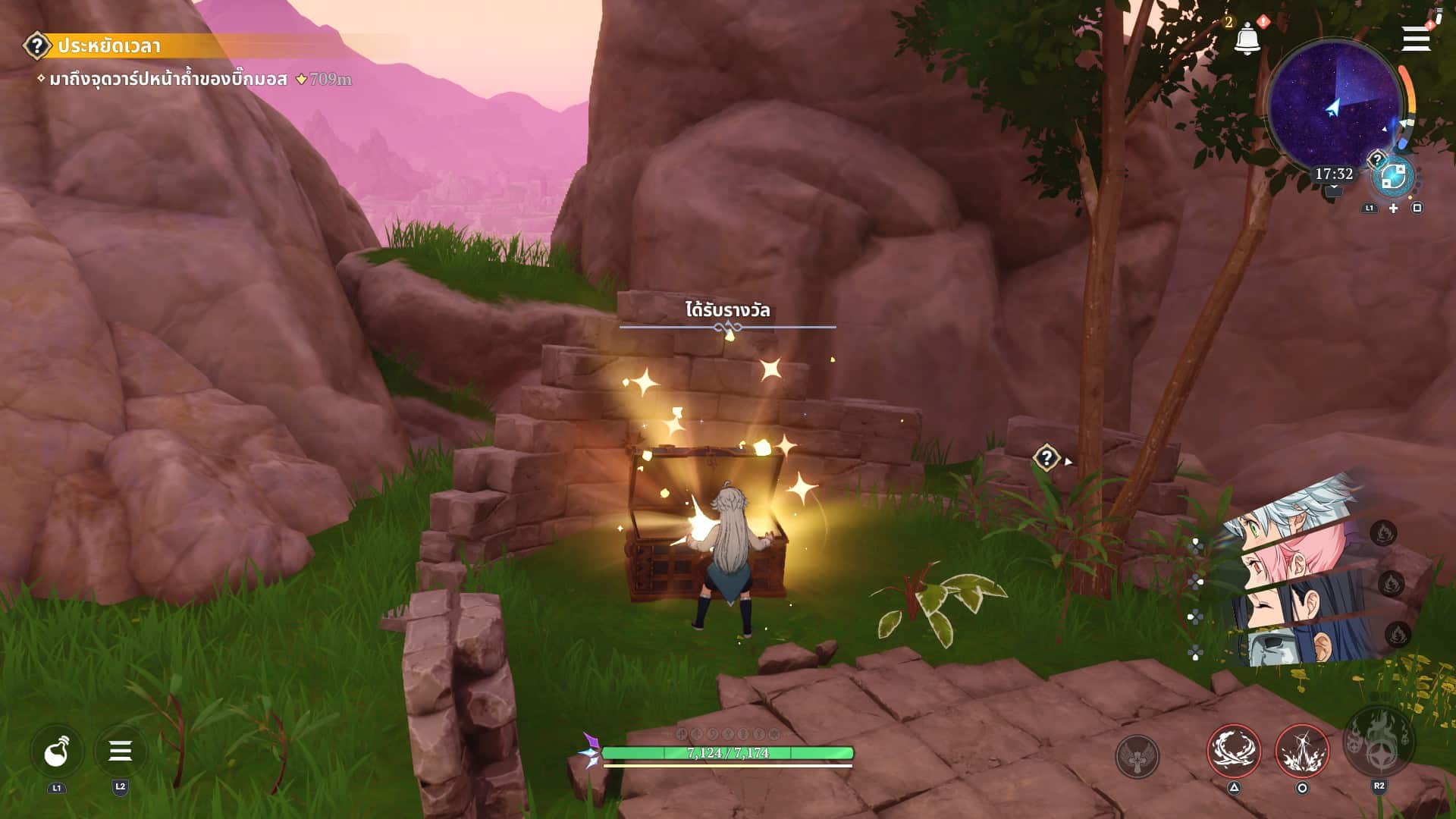Screen dimensions: 1456x819
Task: Use the winged cross ability
Action: point(1137,757)
